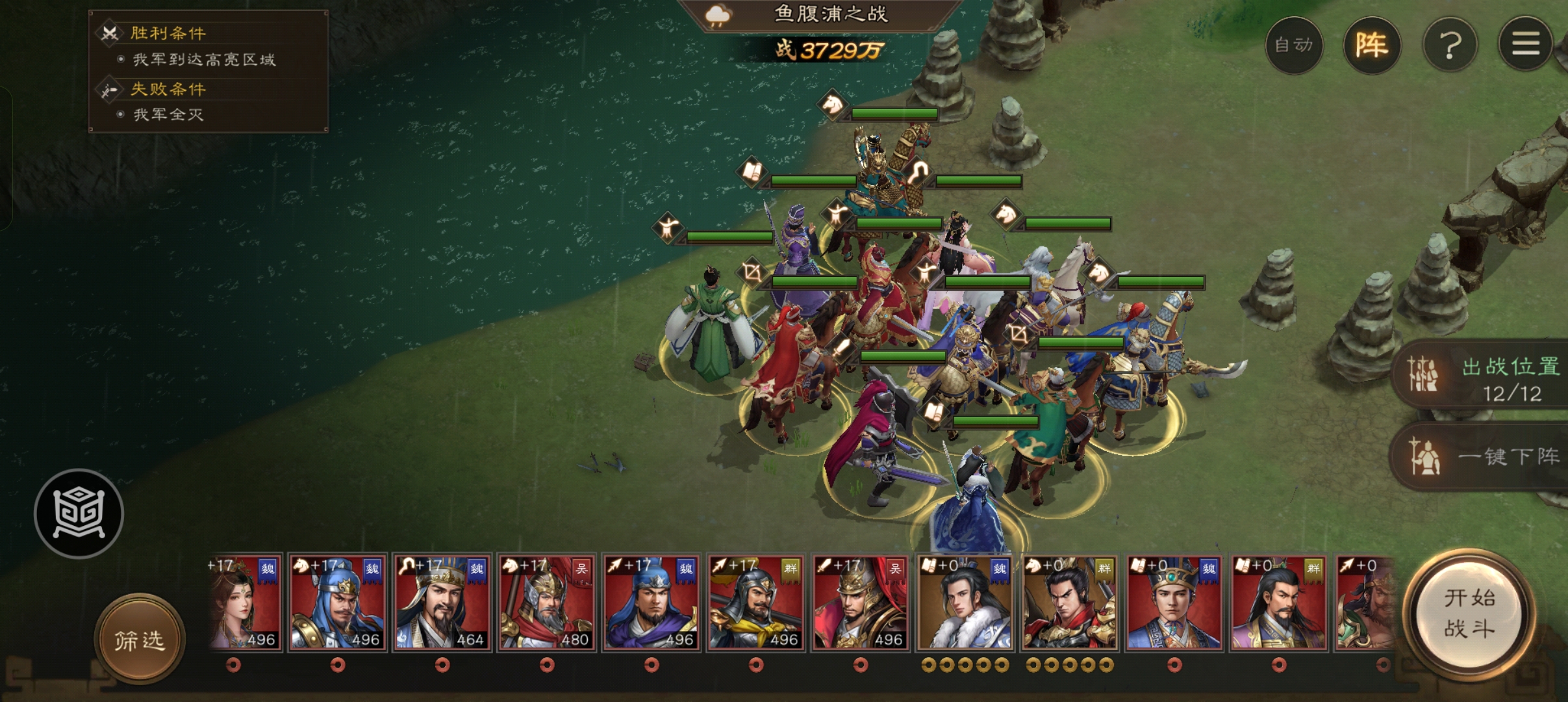Open the question mark help
Image resolution: width=1568 pixels, height=702 pixels.
(x=1450, y=45)
